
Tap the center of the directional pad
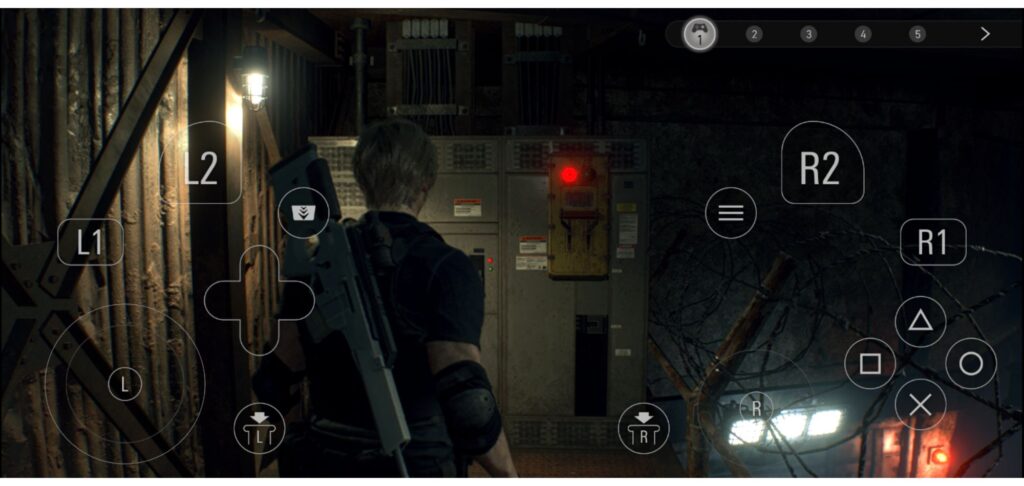(x=259, y=300)
